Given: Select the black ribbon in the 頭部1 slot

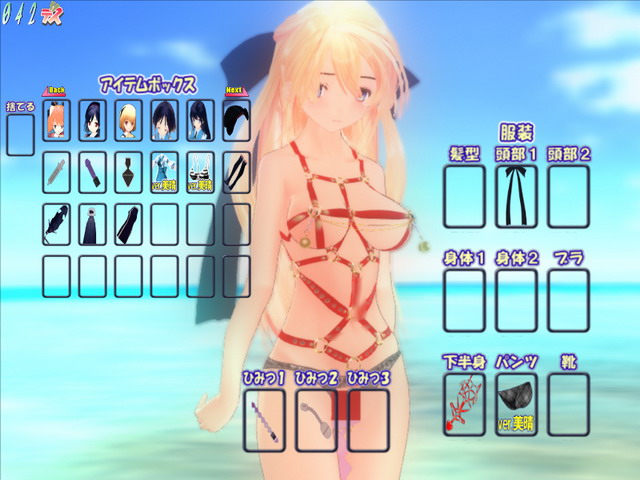Looking at the screenshot, I should [x=516, y=195].
